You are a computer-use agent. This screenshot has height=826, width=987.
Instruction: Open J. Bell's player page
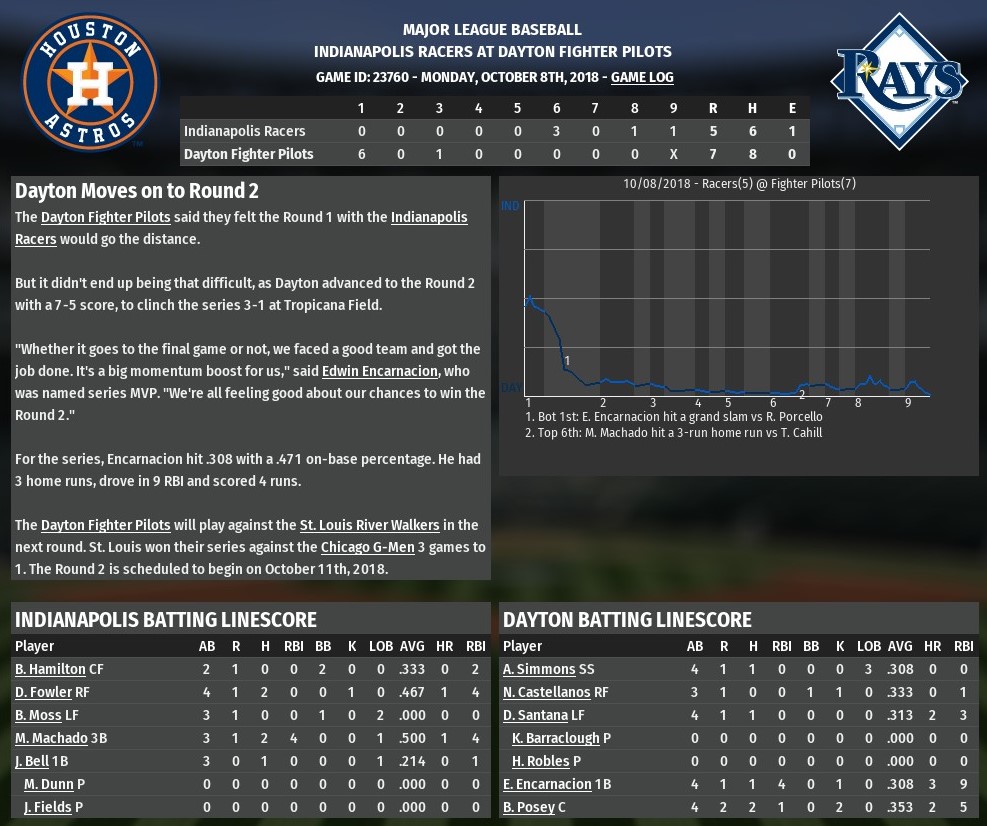32,761
